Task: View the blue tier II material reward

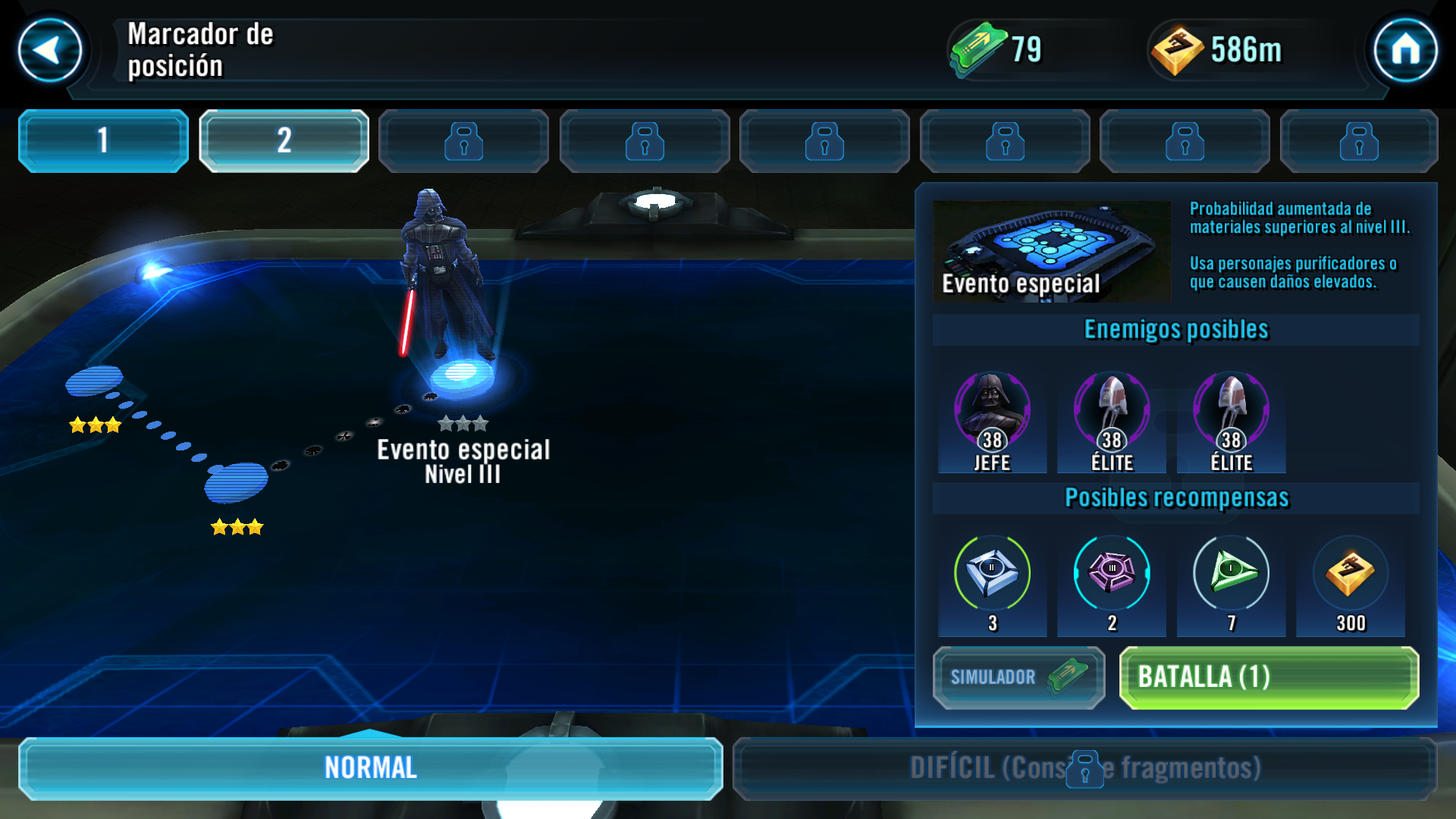Action: click(992, 573)
